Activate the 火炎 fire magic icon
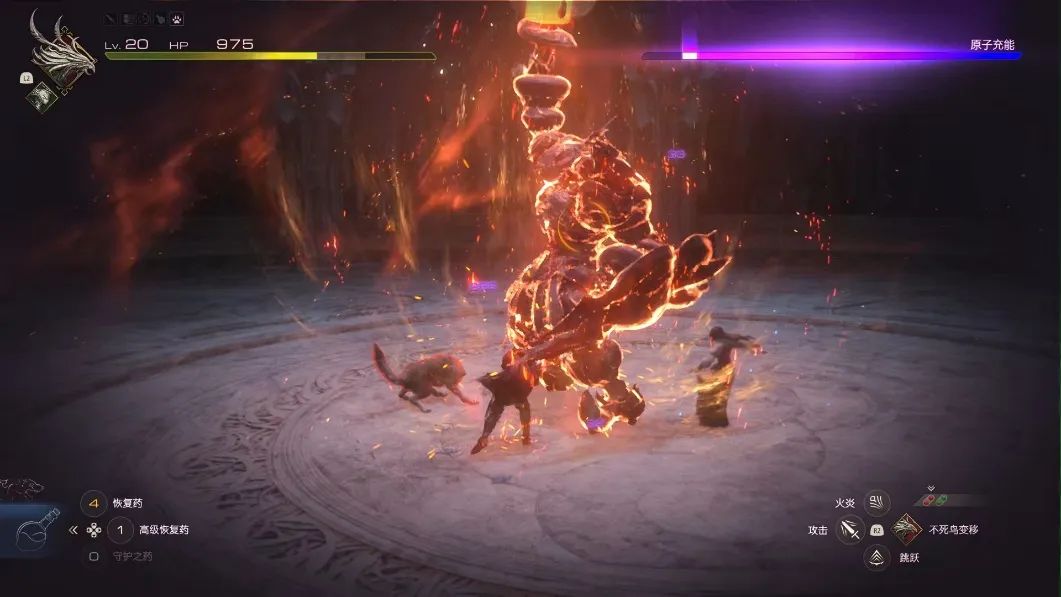The image size is (1061, 597). click(x=877, y=503)
